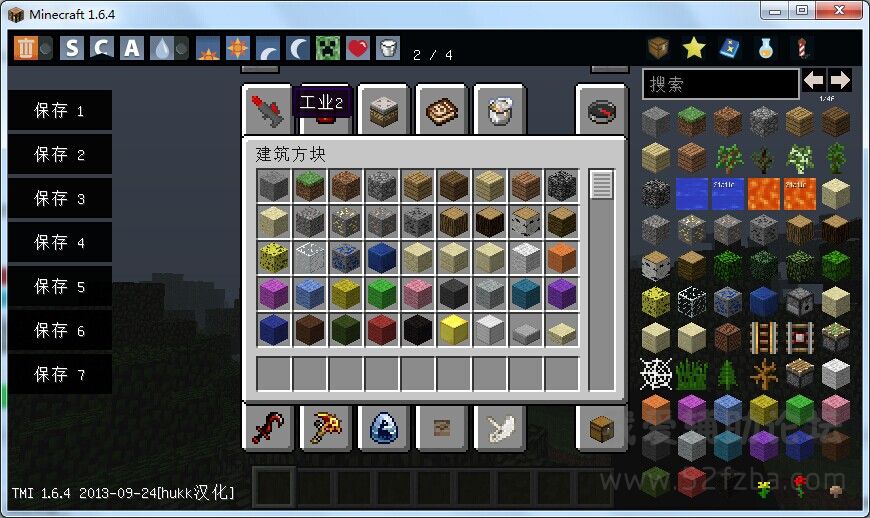This screenshot has height=518, width=870.
Task: Toggle rain with the water drop icon
Action: 162,48
